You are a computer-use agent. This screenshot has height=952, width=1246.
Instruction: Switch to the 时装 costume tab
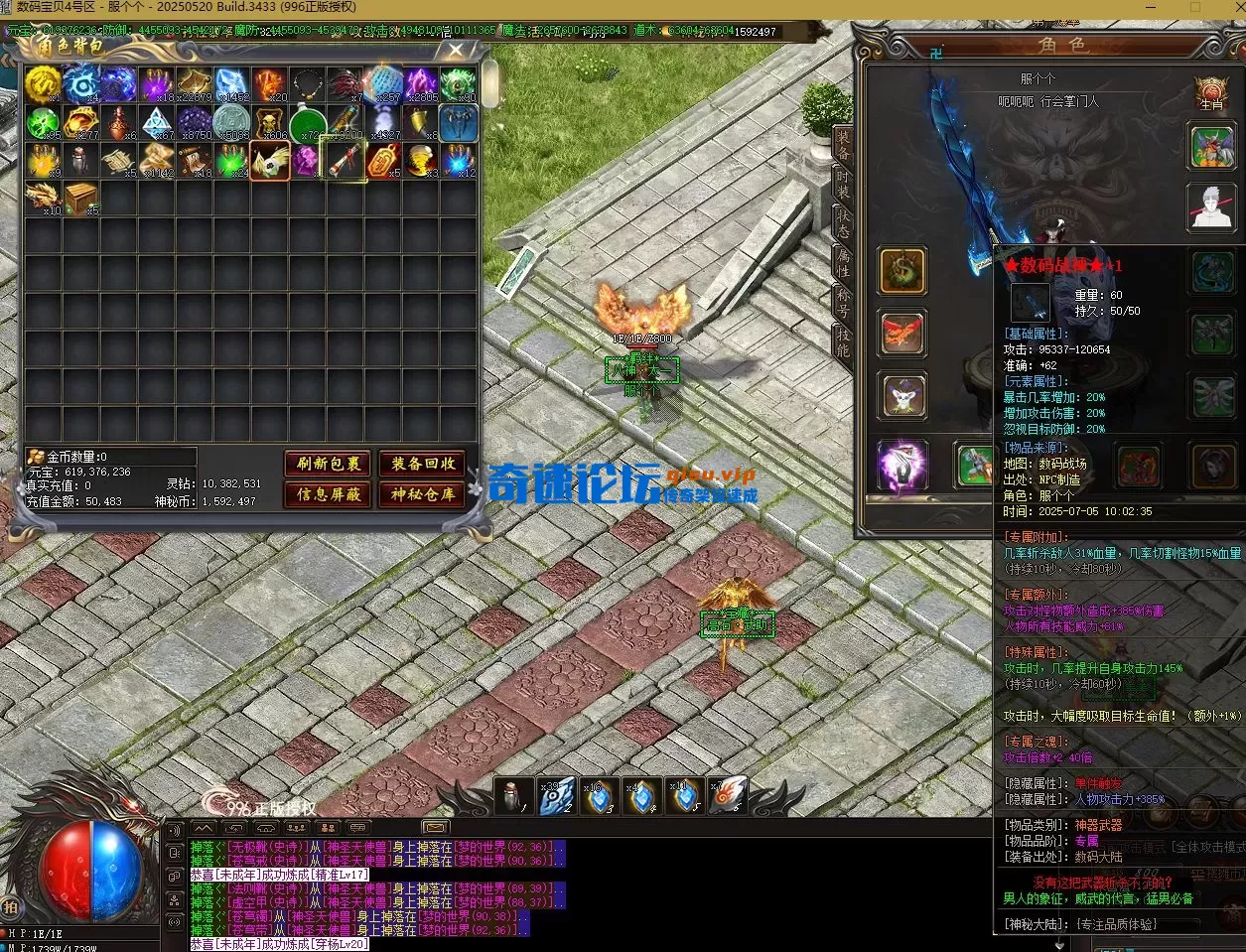[x=842, y=185]
